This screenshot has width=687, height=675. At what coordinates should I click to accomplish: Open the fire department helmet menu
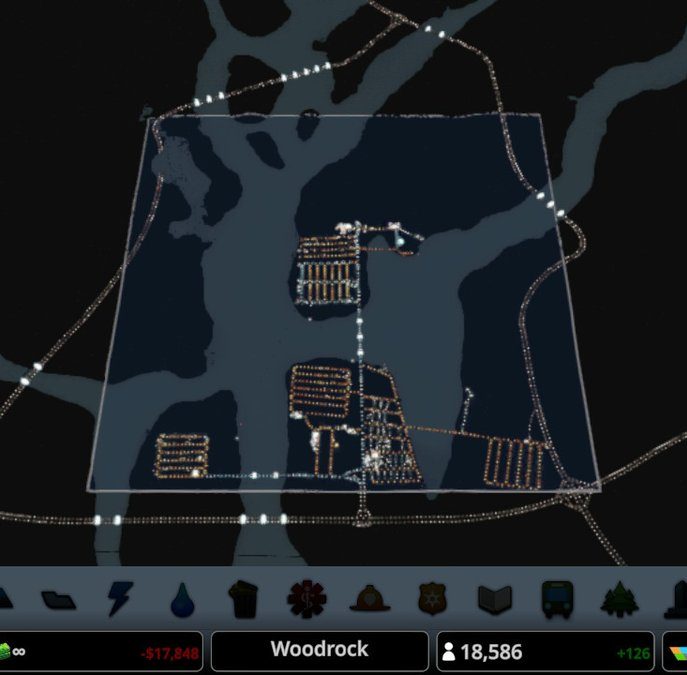[367, 598]
